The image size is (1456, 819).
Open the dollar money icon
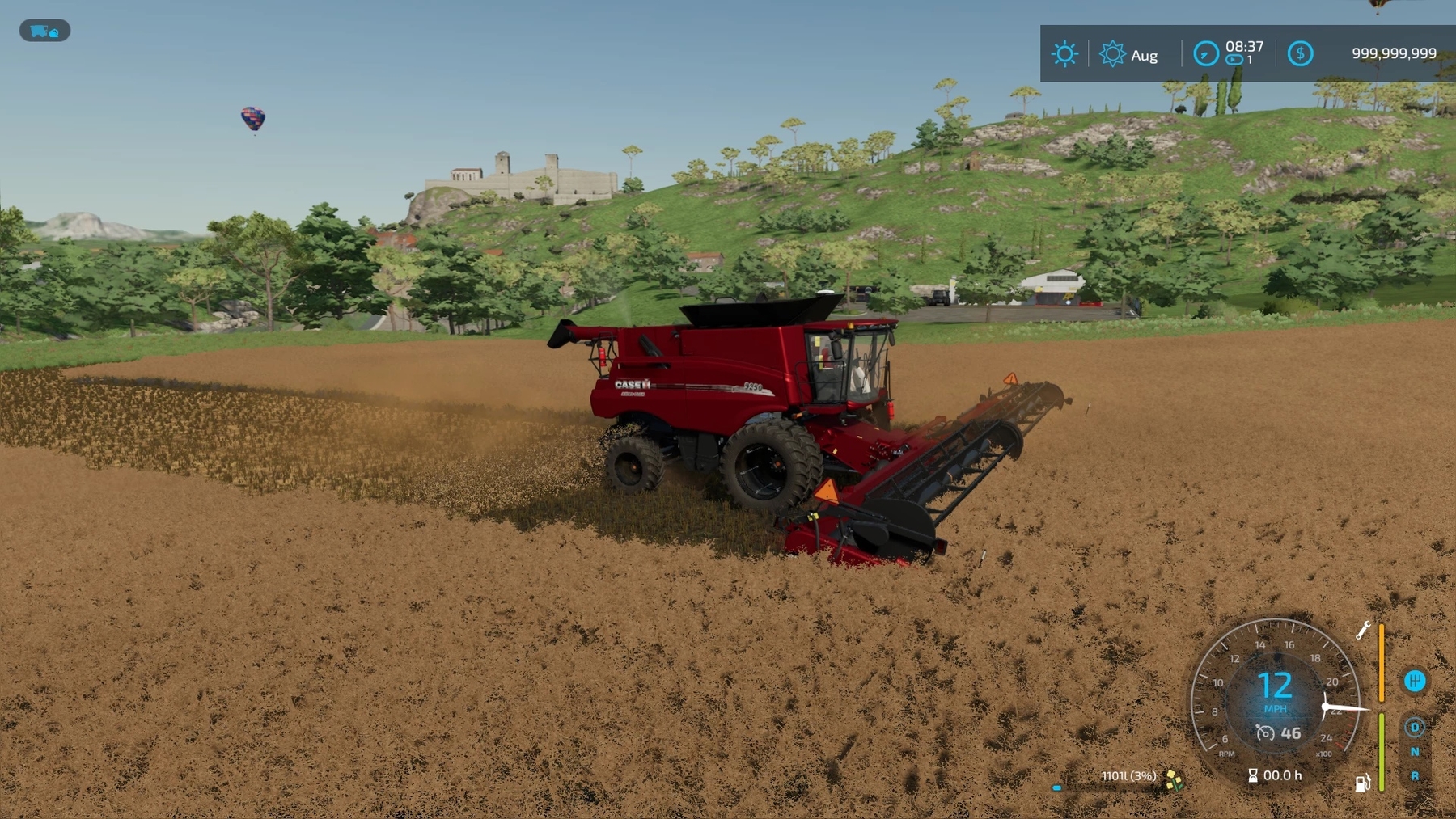pos(1300,54)
